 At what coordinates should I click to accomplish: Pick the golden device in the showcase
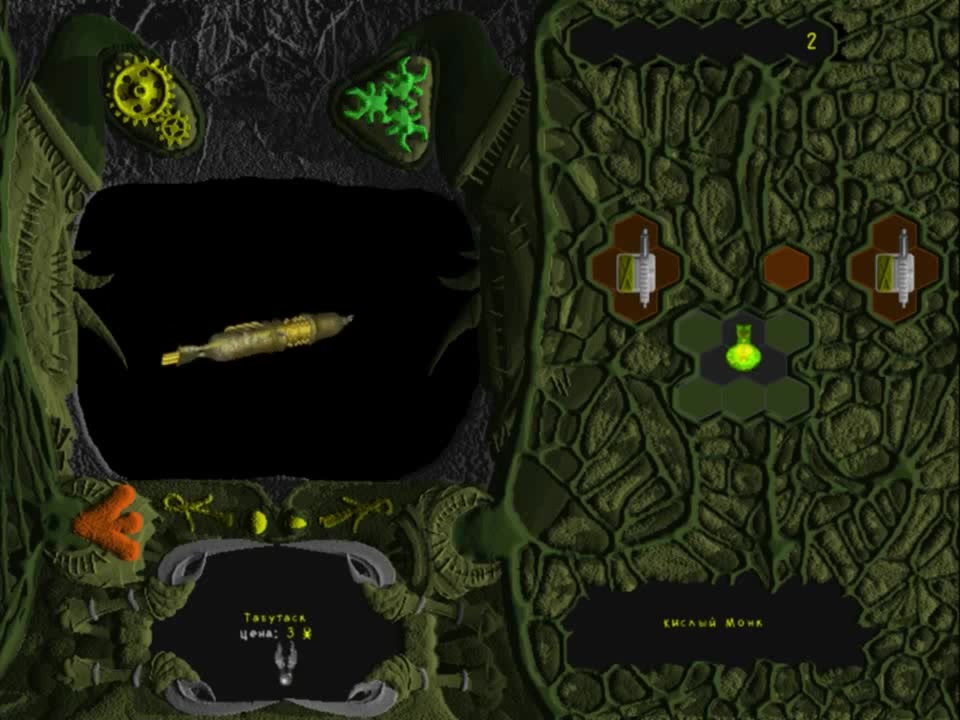pos(260,337)
